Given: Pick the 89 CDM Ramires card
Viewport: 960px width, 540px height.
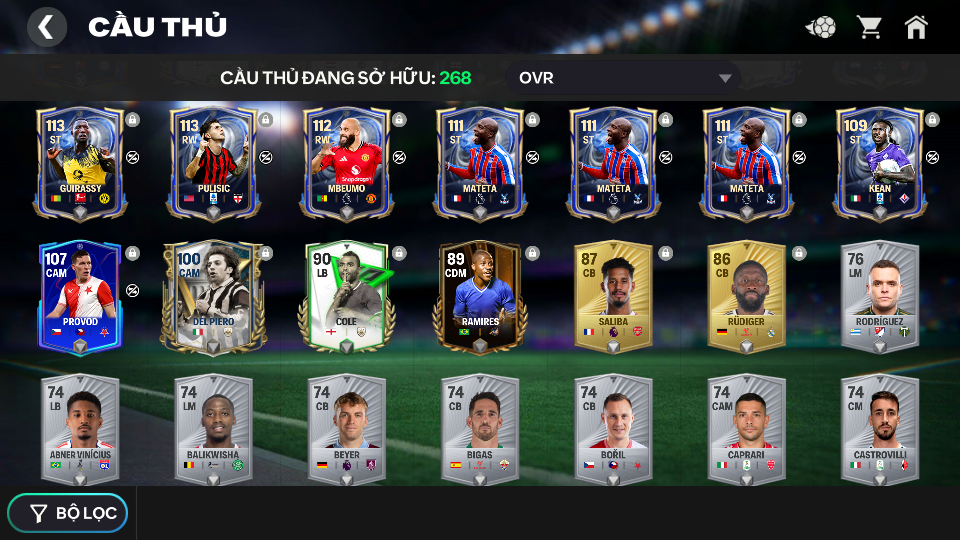Looking at the screenshot, I should point(480,296).
